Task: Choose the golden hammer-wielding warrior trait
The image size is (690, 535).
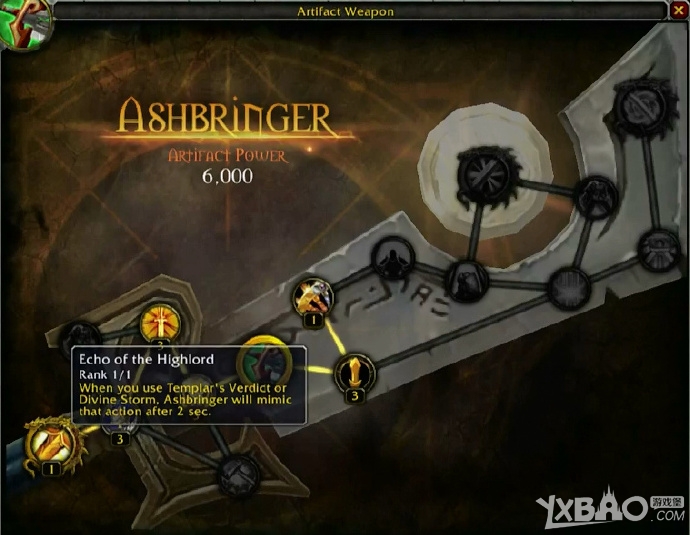Action: click(313, 296)
